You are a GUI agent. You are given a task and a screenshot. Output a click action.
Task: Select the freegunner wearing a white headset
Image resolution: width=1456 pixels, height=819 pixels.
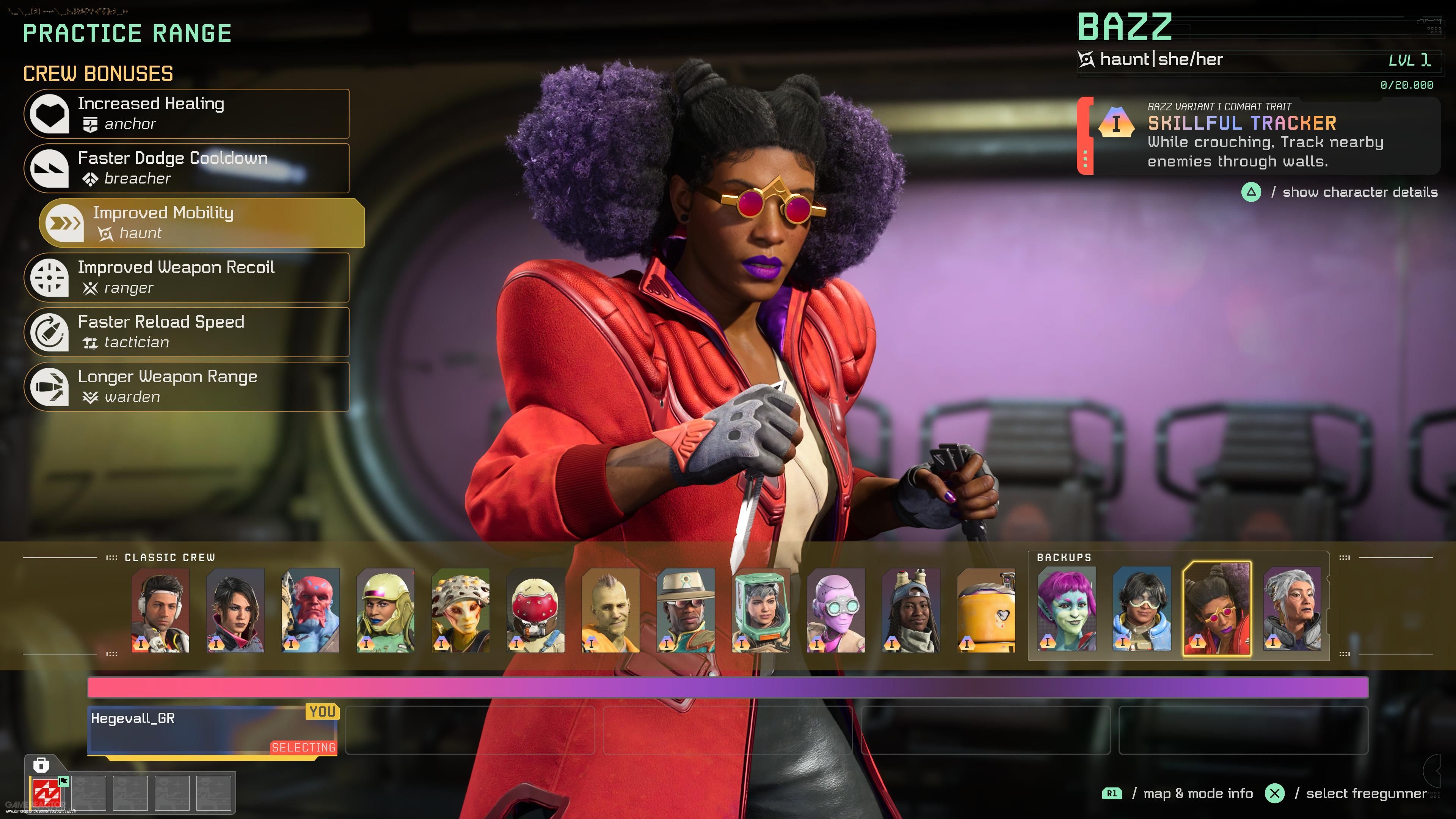[160, 610]
